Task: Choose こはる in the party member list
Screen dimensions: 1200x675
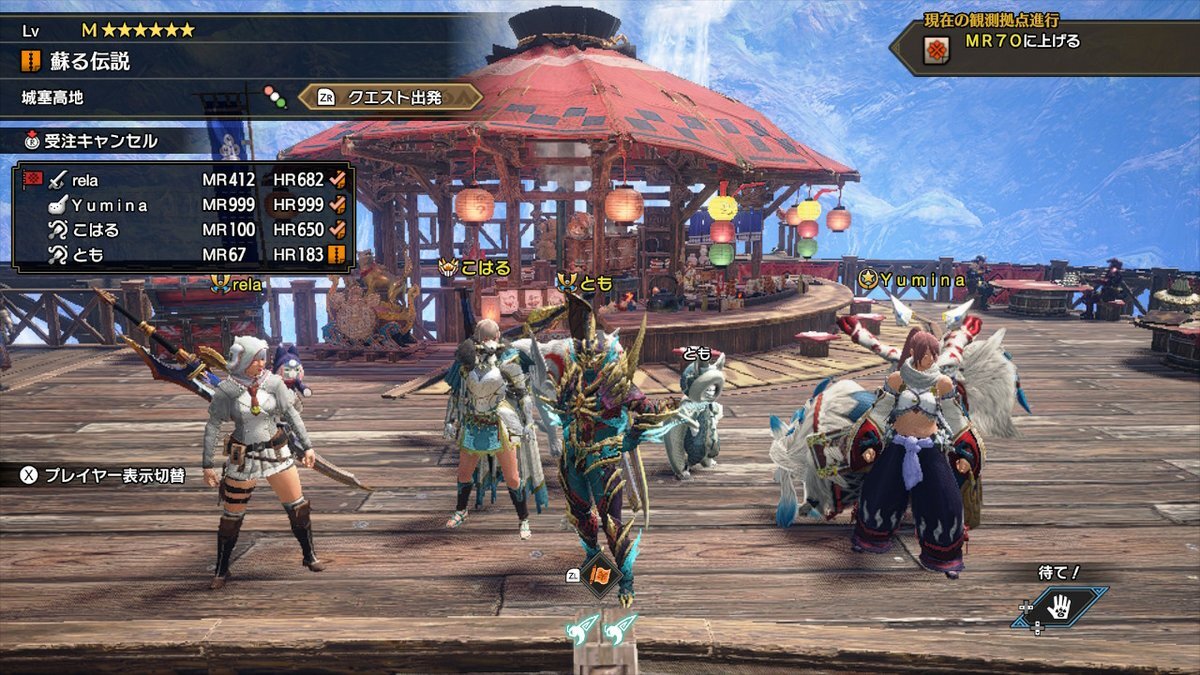Action: (x=185, y=230)
